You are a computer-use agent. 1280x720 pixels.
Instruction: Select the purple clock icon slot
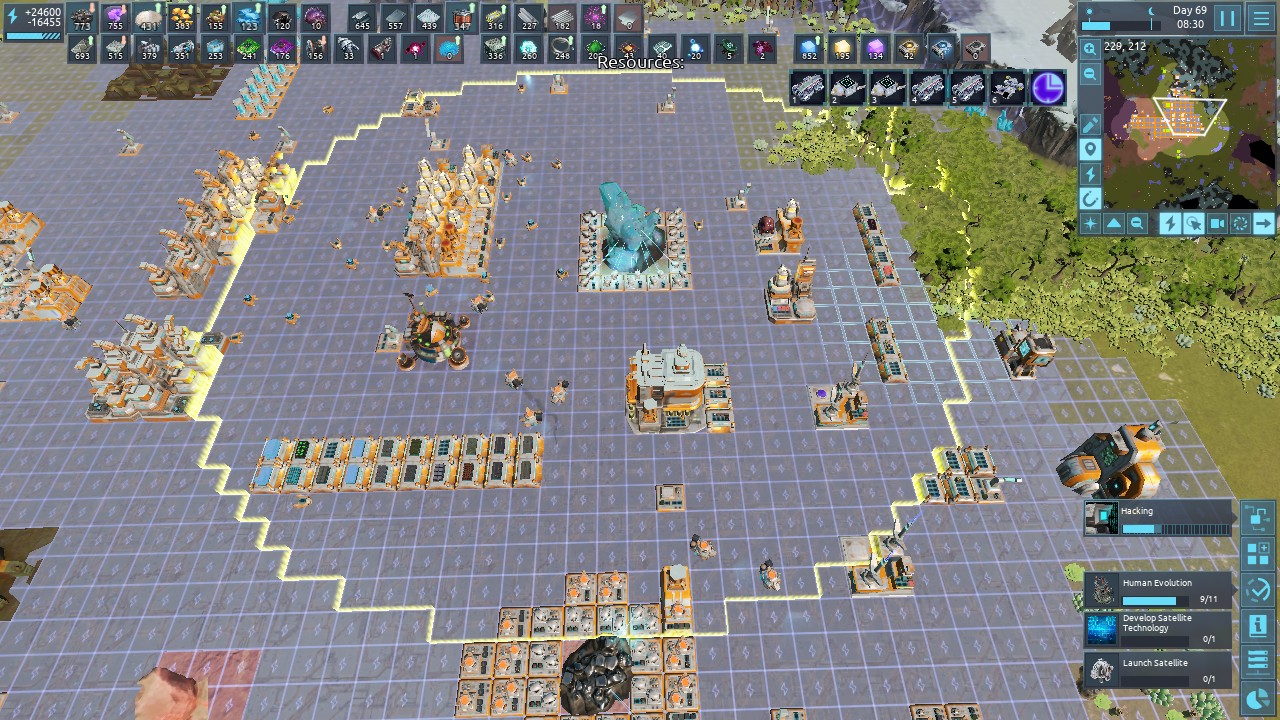[1048, 88]
